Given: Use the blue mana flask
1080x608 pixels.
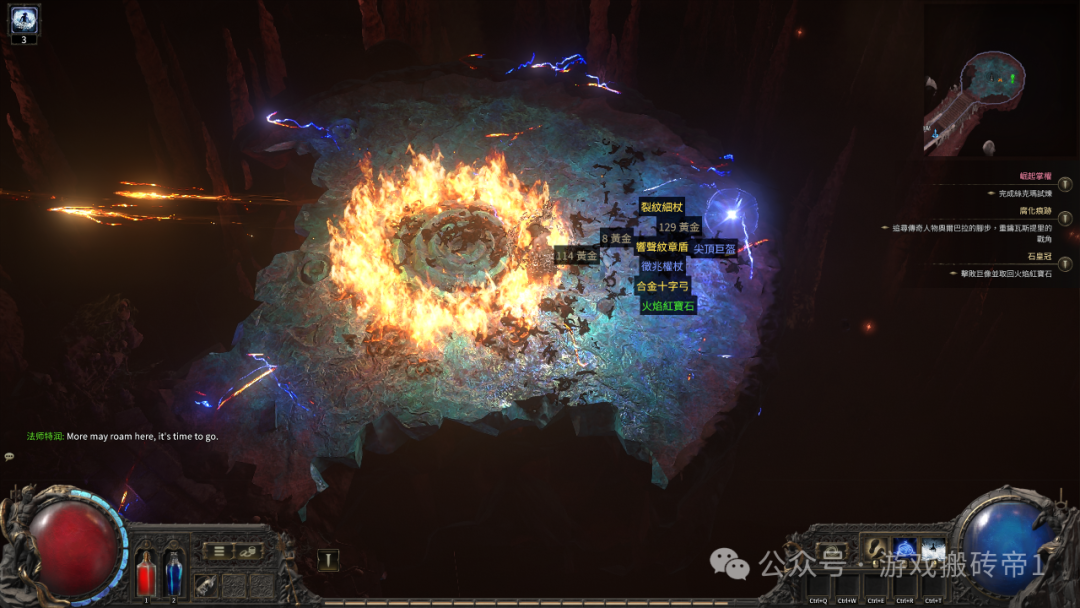Looking at the screenshot, I should point(174,575).
